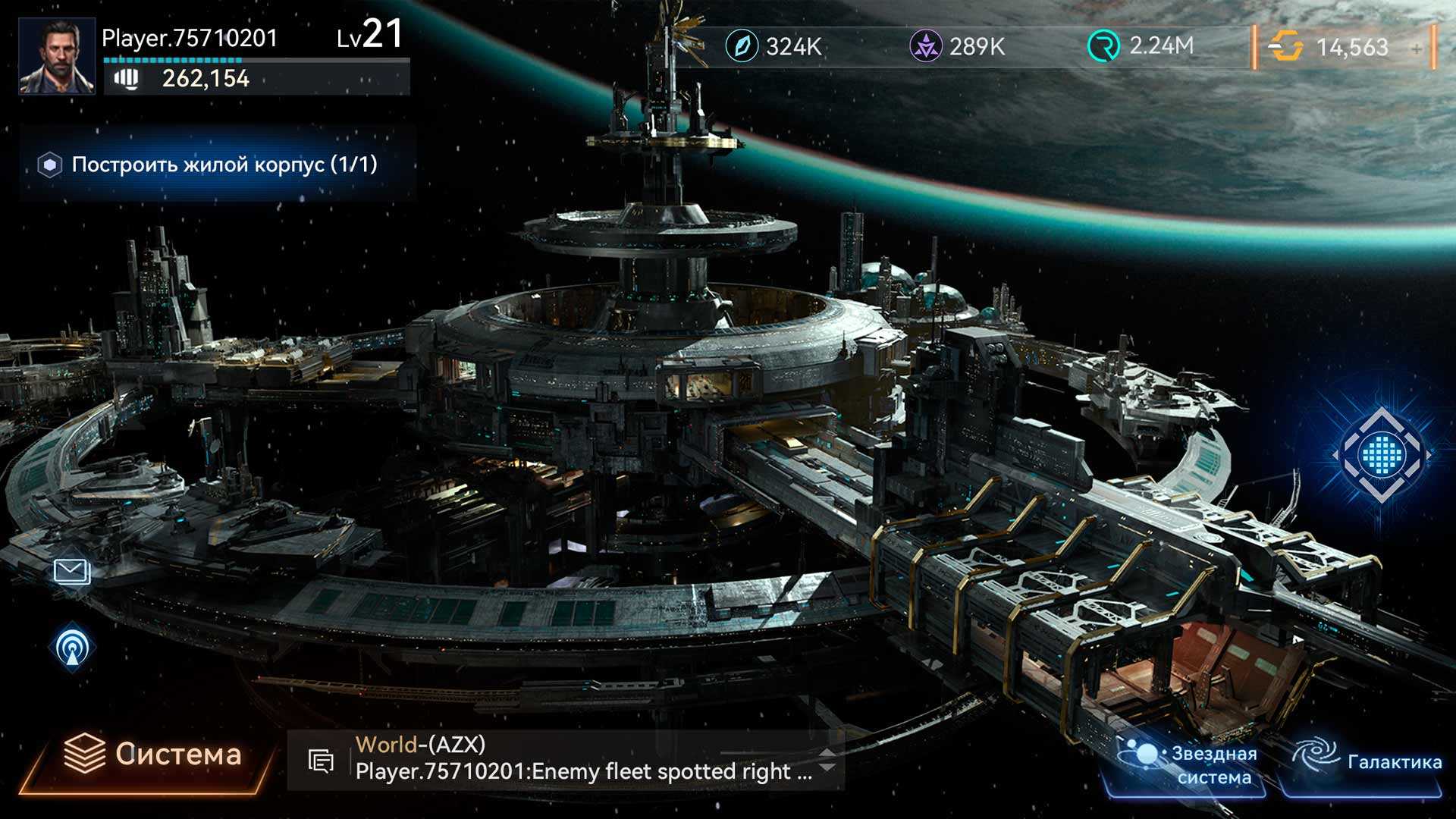Select the 324K metal resource counter

[x=773, y=46]
